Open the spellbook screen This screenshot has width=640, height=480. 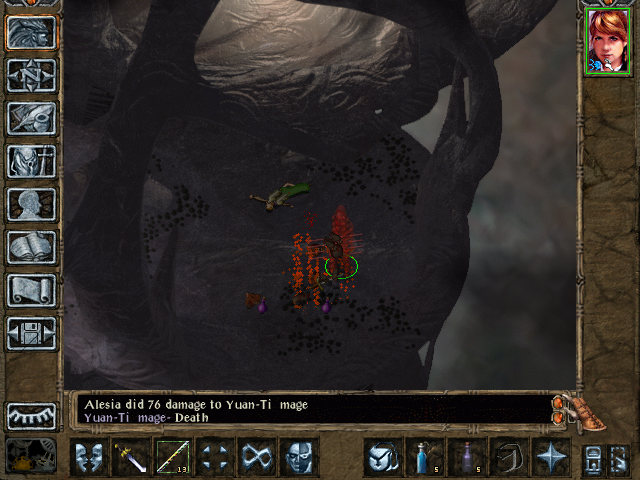[x=31, y=247]
